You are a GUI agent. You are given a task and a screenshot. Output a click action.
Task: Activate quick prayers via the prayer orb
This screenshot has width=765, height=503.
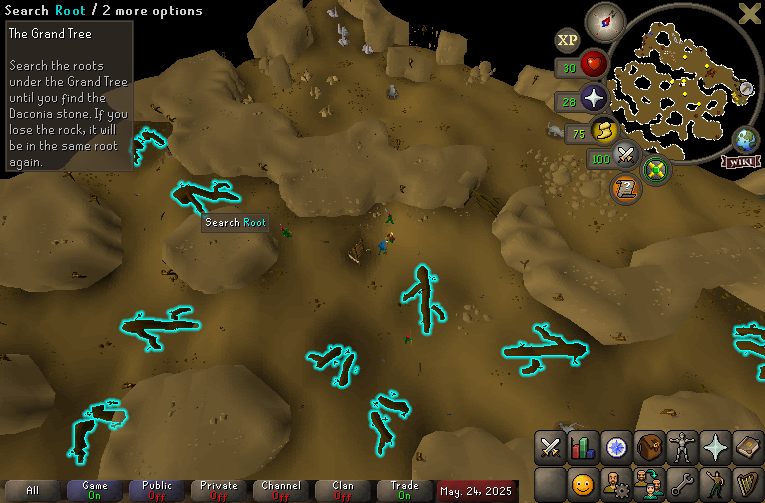(595, 98)
